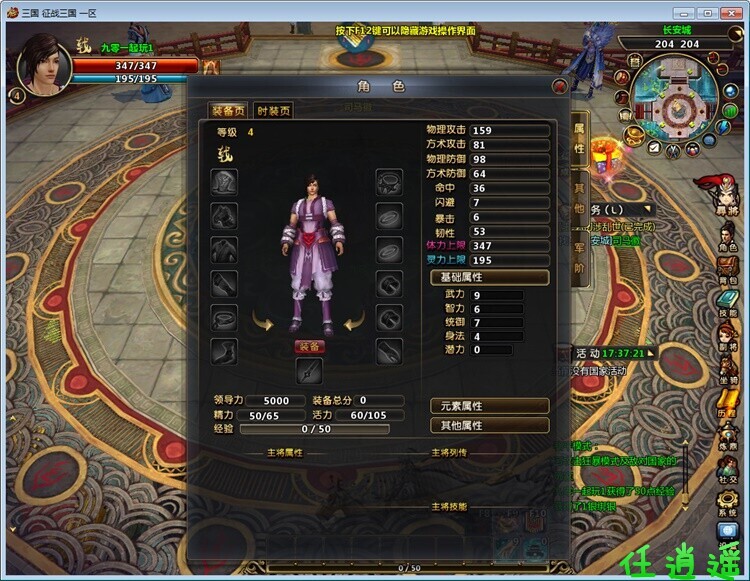Close the game window
Screen dimensions: 750x581
pos(732,12)
